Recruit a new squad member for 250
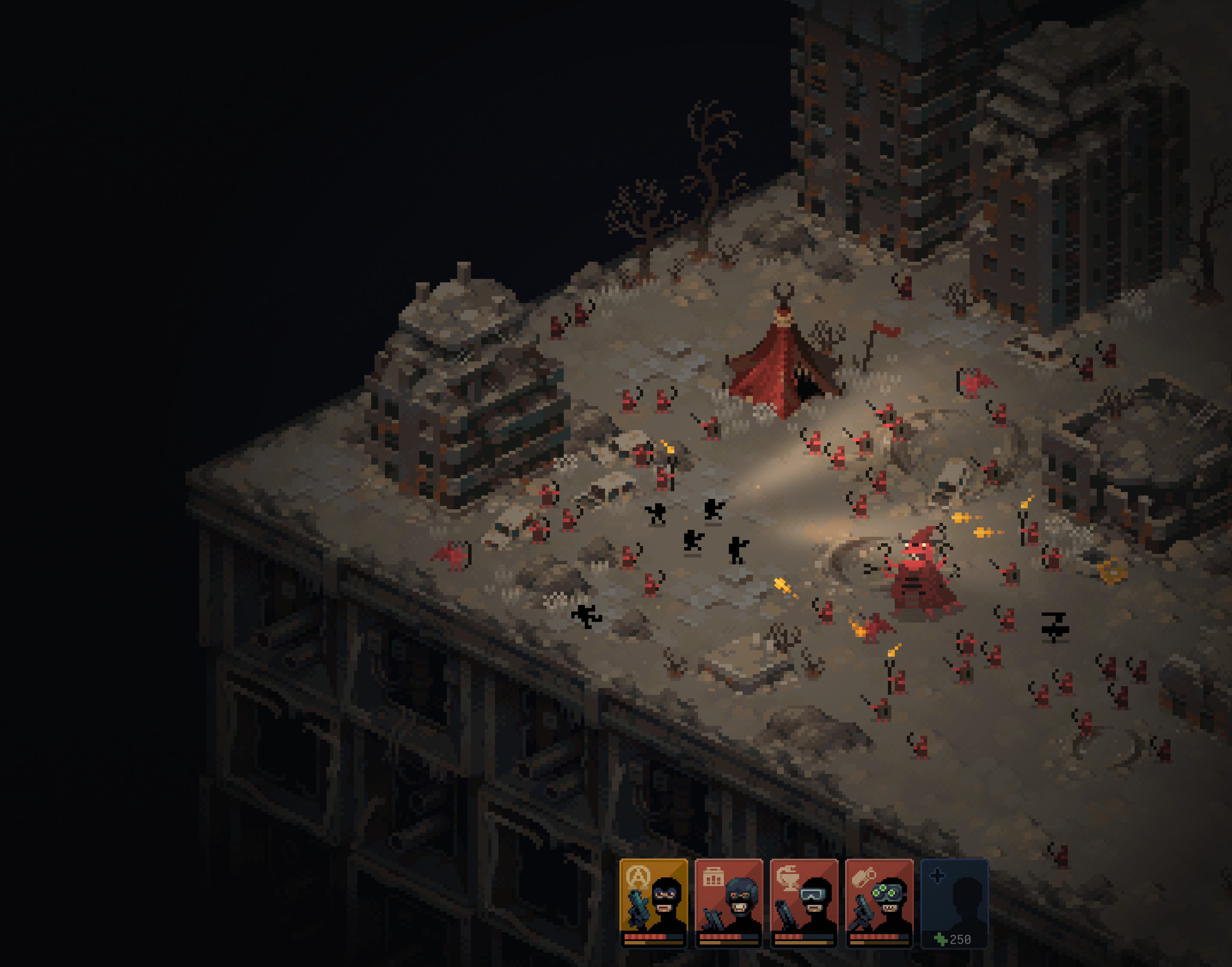 955,902
